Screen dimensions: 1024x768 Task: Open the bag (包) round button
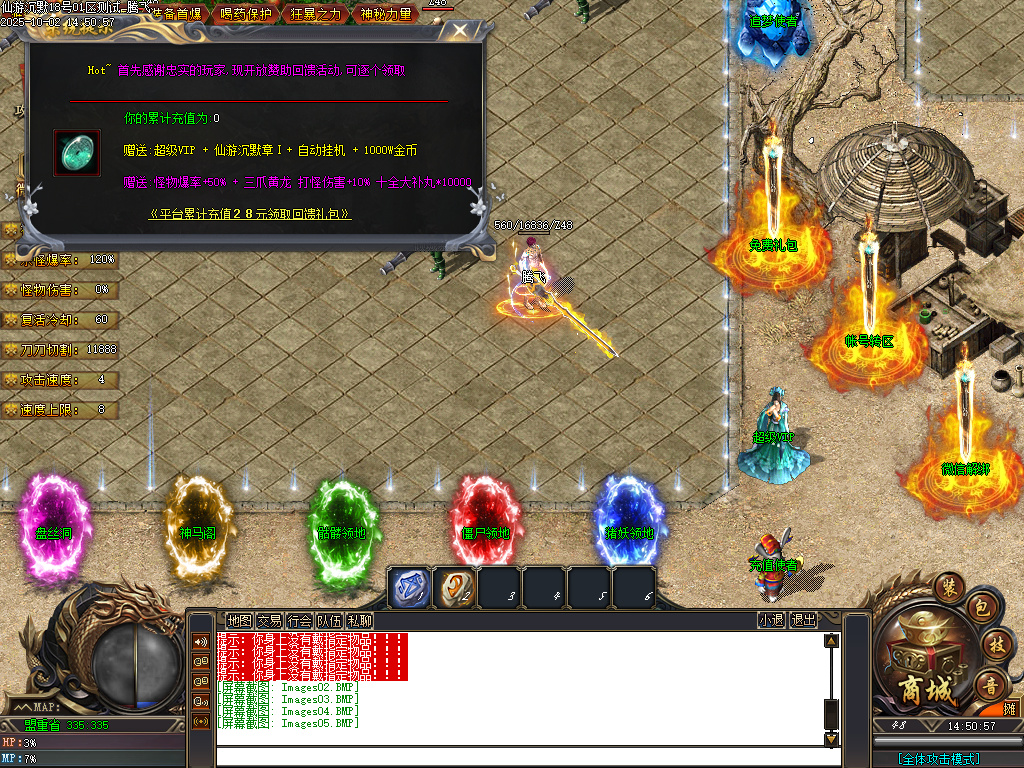tap(982, 607)
